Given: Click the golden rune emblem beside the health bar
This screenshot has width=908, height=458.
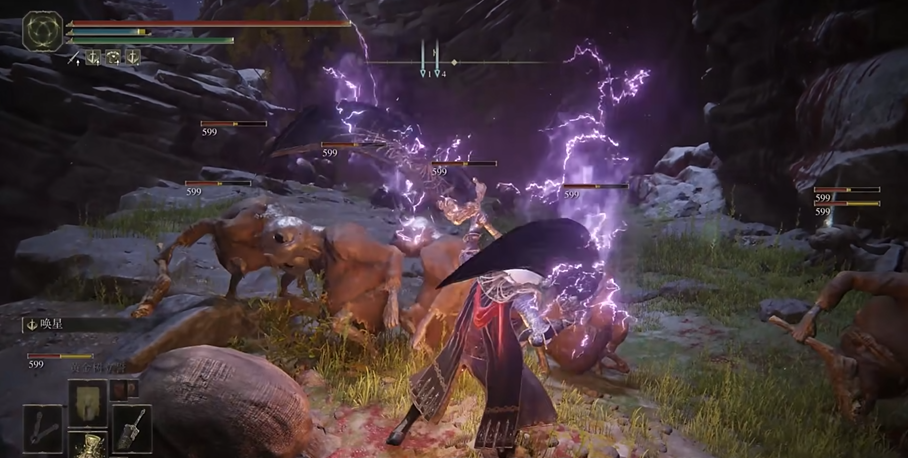Looking at the screenshot, I should tap(43, 31).
